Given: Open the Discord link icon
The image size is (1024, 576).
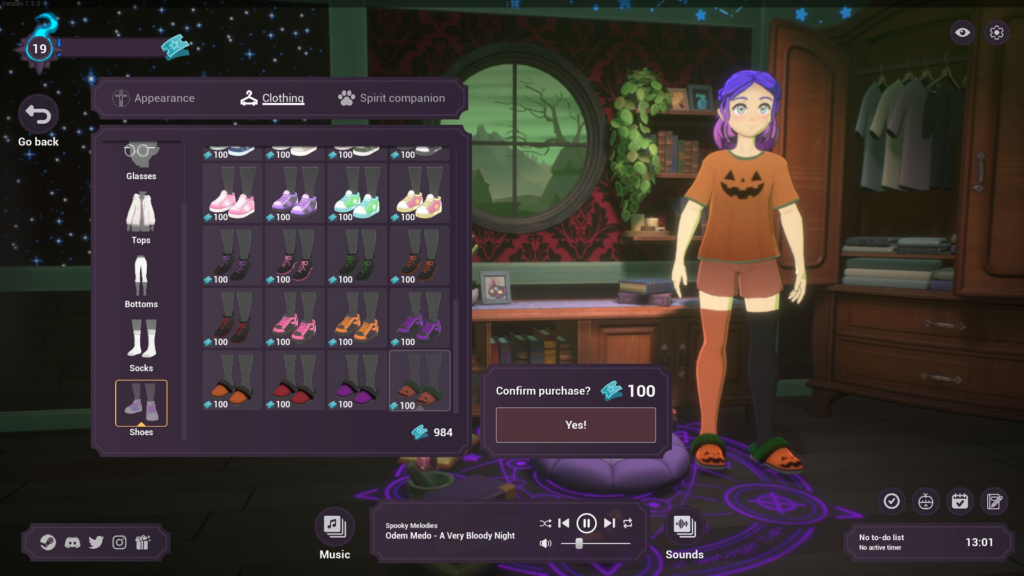Looking at the screenshot, I should click(72, 542).
